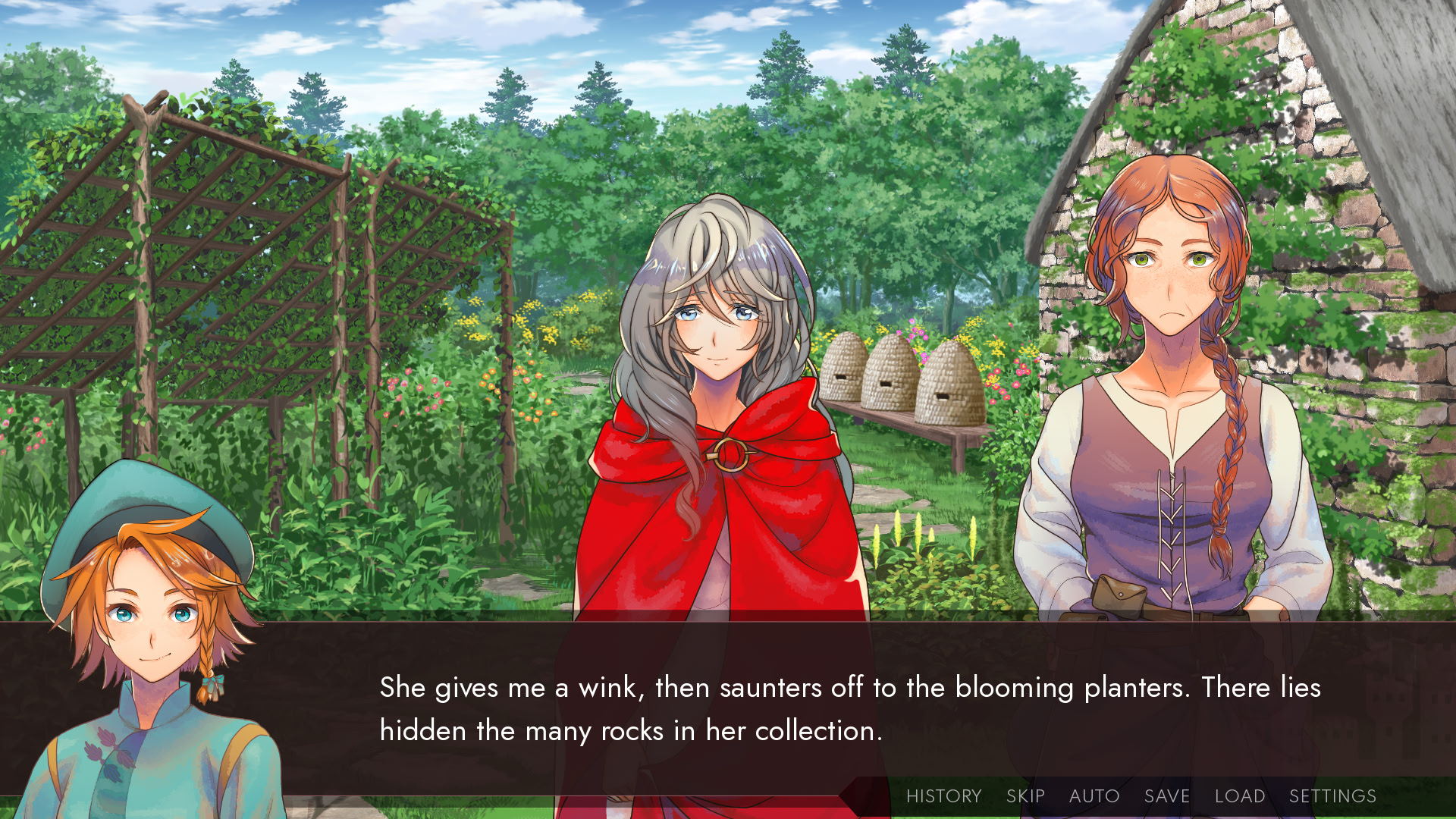Open the Settings menu
Screen dimensions: 1456x819
(x=1332, y=795)
